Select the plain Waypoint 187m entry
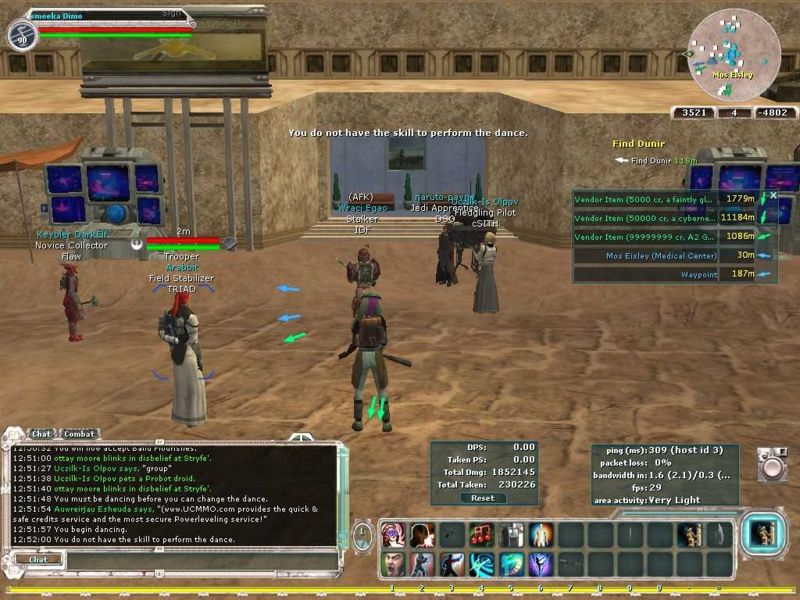The width and height of the screenshot is (800, 600). tap(646, 274)
